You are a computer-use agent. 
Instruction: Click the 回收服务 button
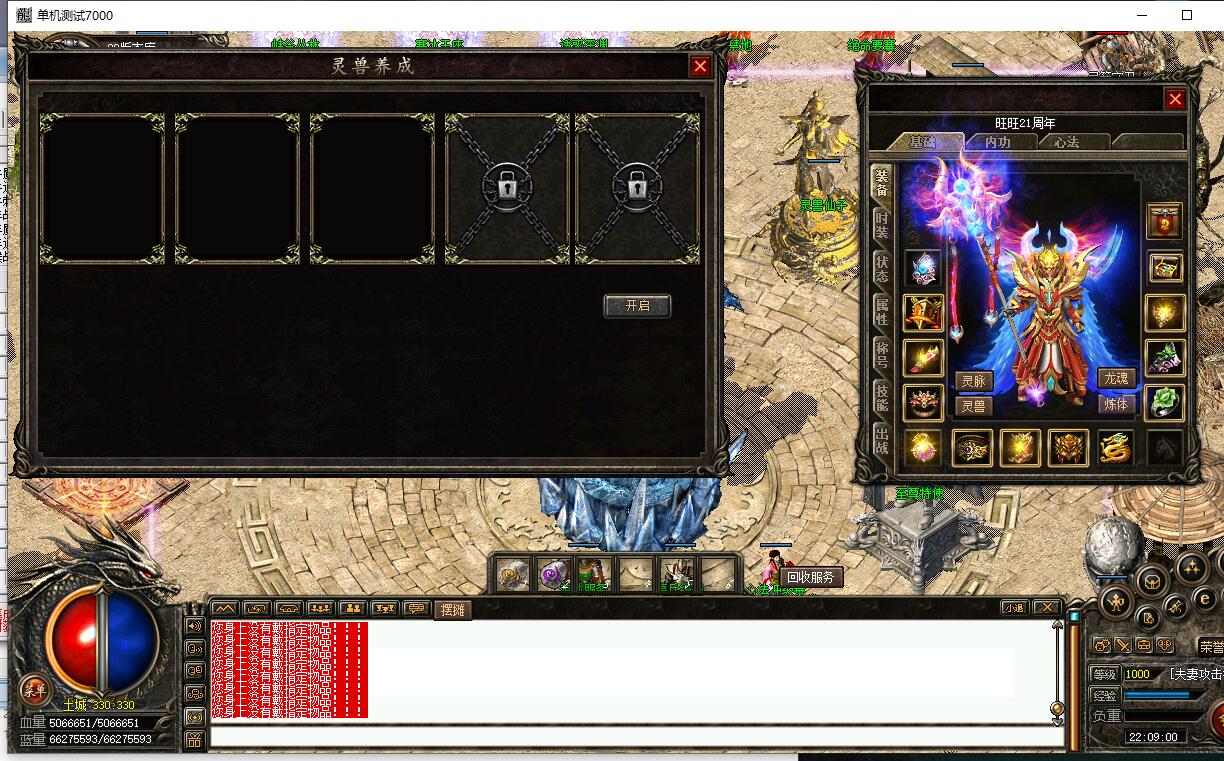point(810,577)
